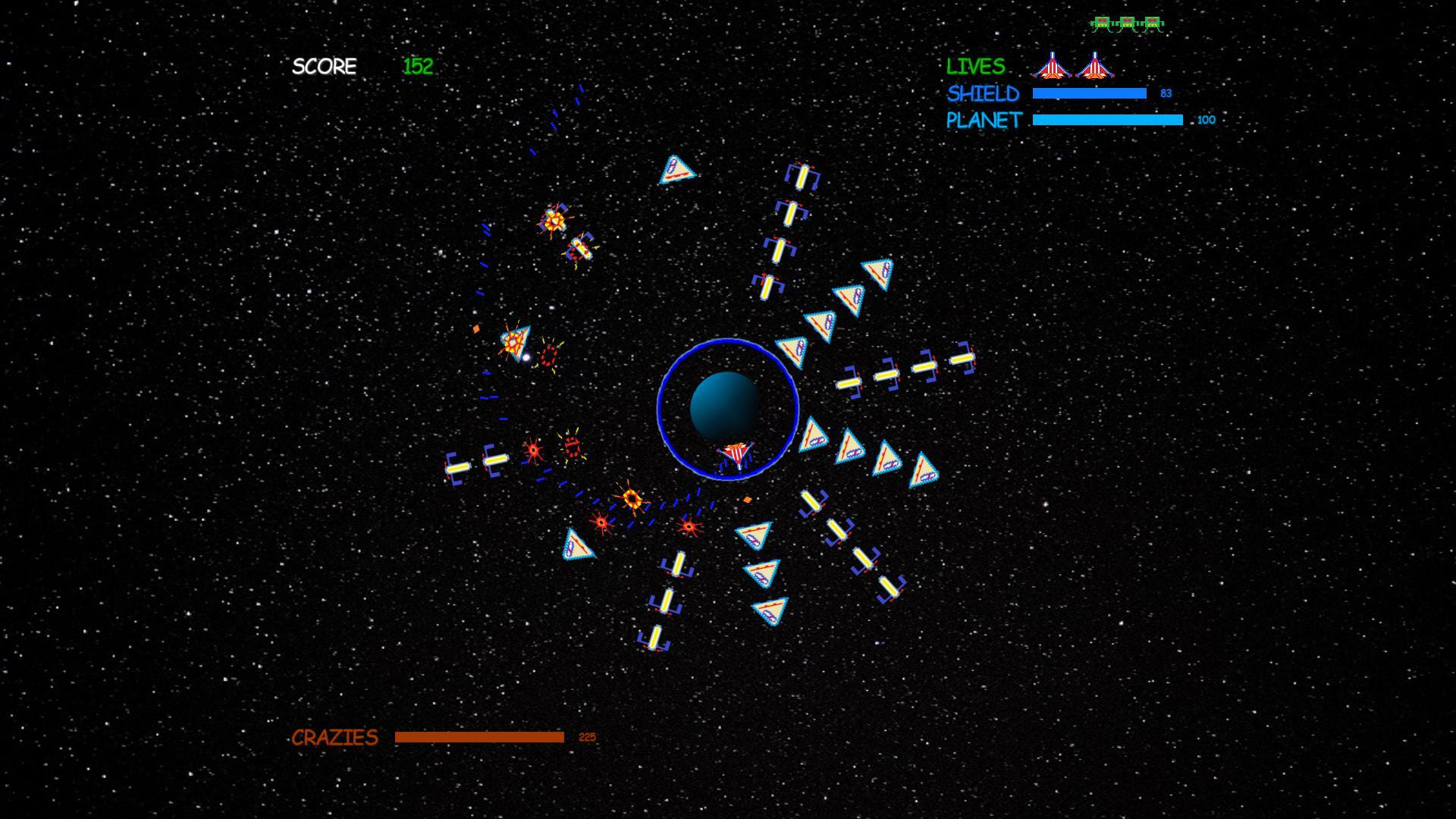Click the orange CRAZIES progress bar

tap(479, 736)
